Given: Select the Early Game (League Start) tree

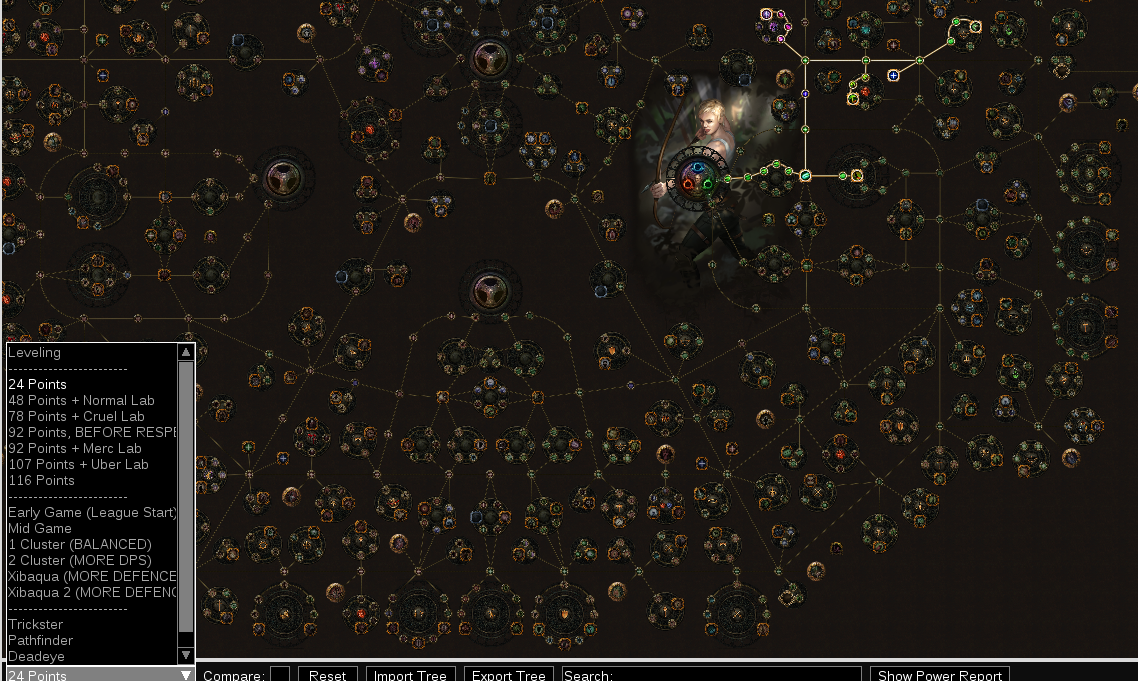Looking at the screenshot, I should point(92,512).
